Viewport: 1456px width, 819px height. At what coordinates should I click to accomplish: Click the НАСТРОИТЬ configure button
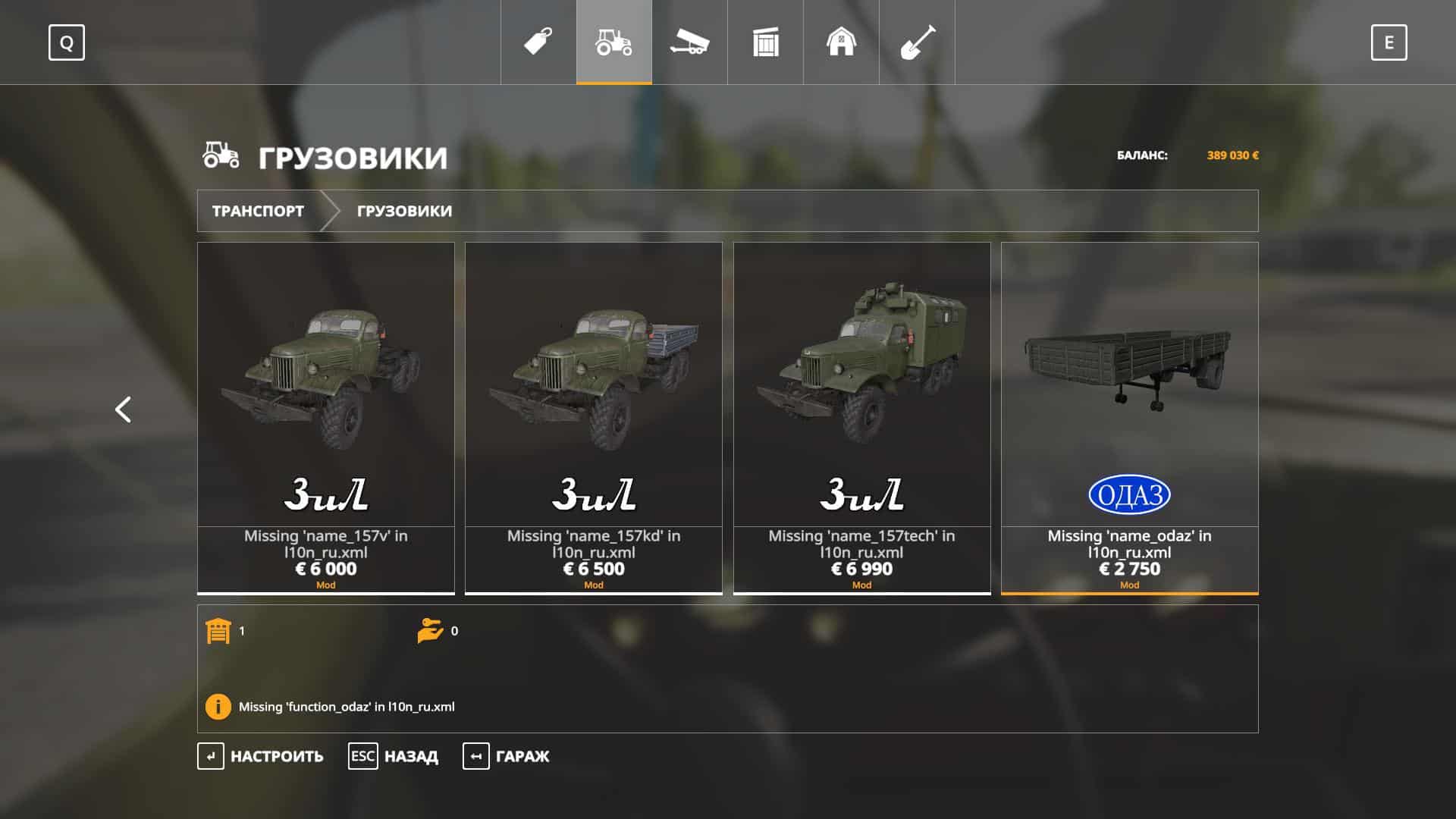[x=261, y=756]
